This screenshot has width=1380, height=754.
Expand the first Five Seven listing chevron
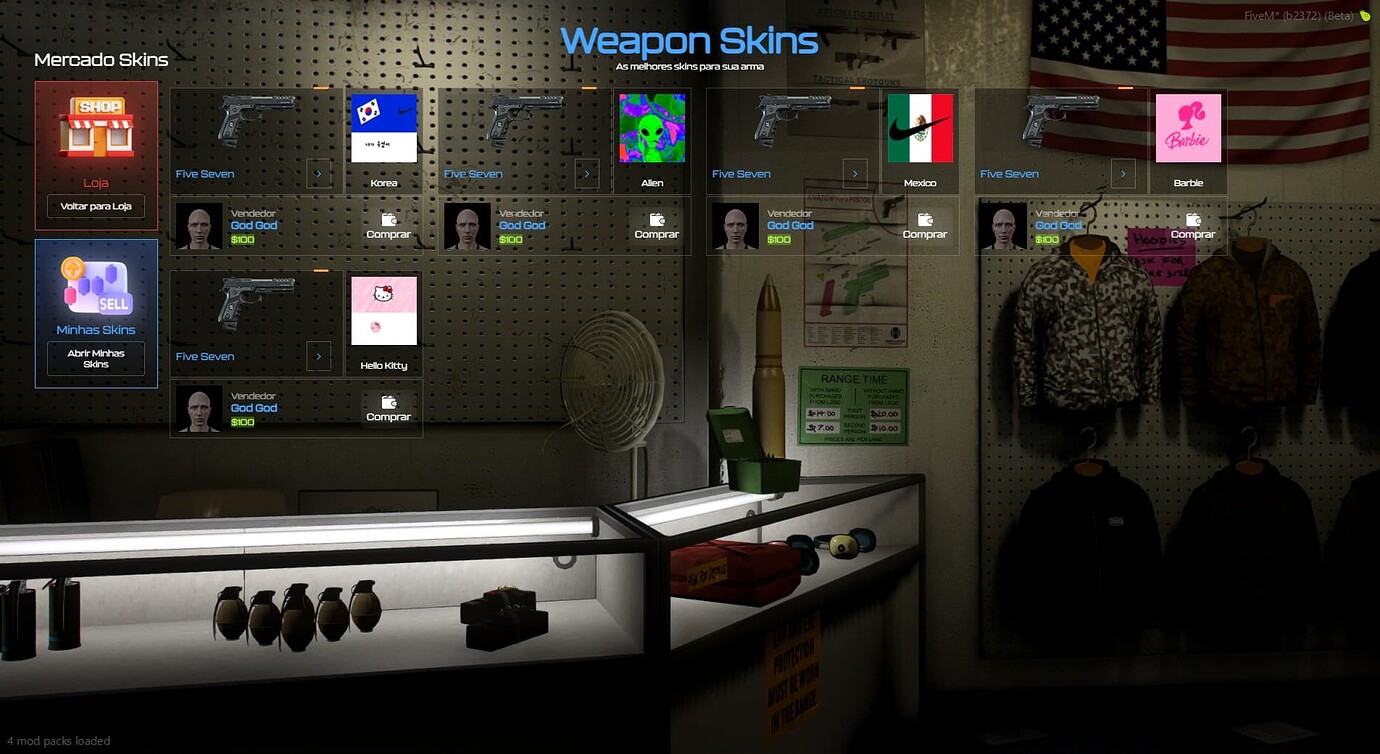point(319,173)
